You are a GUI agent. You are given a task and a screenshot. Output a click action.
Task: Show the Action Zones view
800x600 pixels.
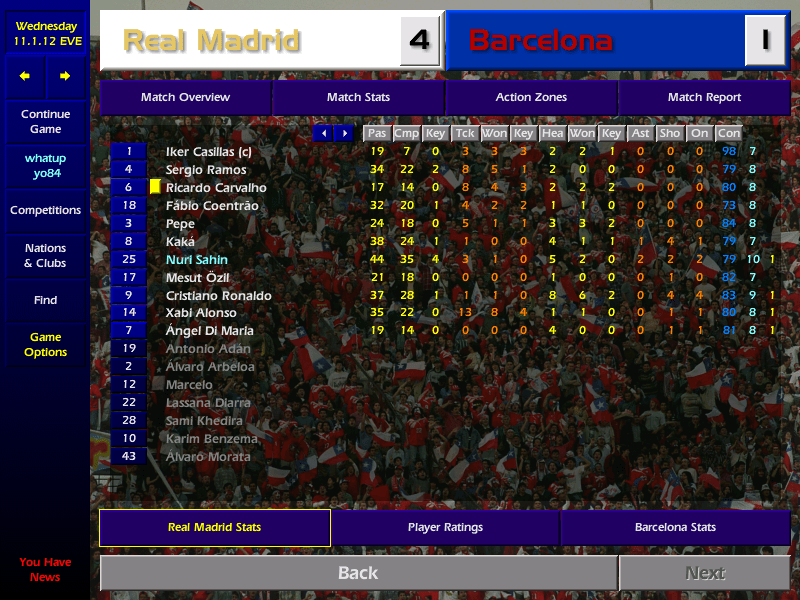click(x=531, y=97)
